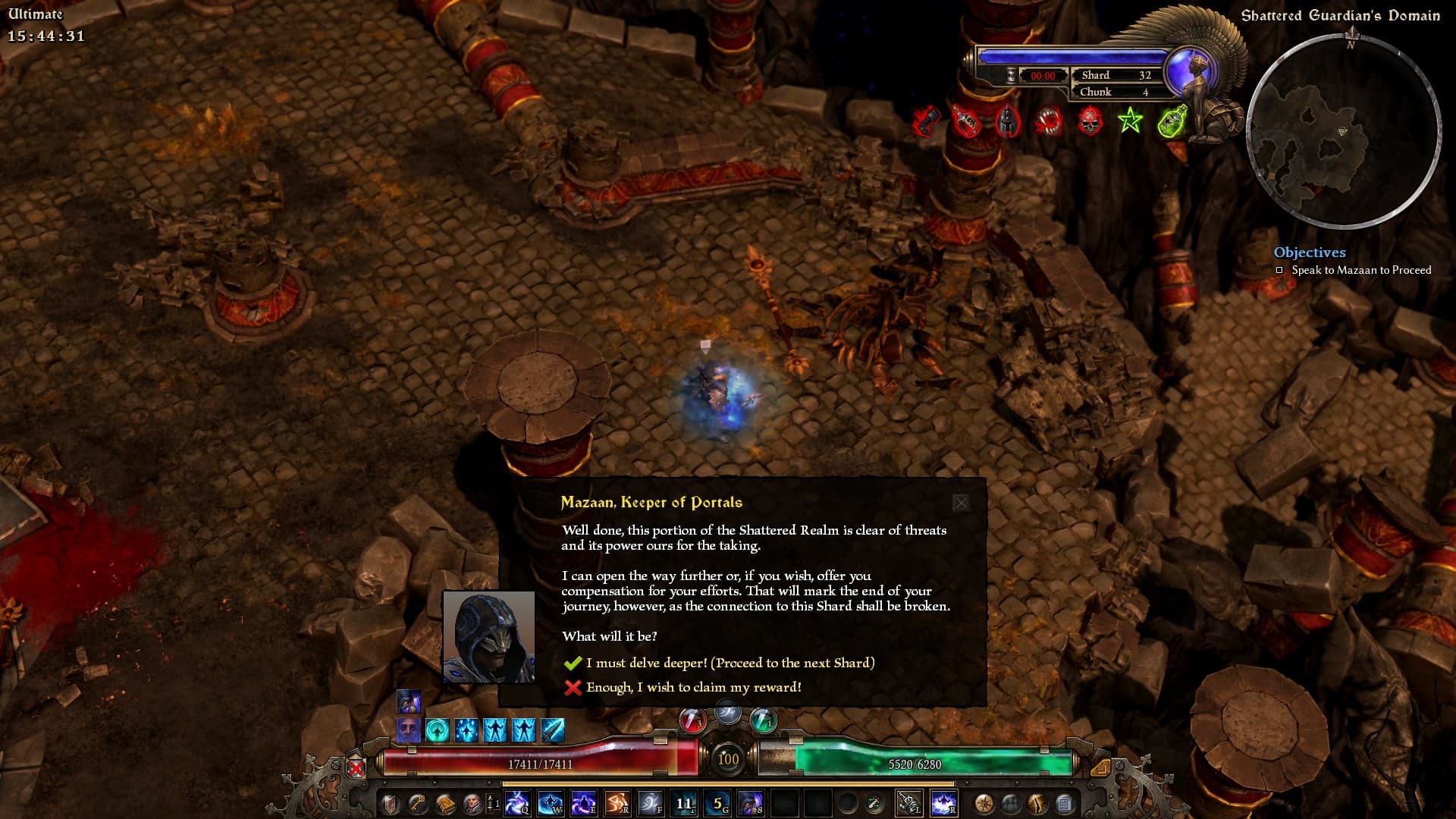
Task: Choose 'I must delve deeper!' dialogue option
Action: pyautogui.click(x=730, y=663)
